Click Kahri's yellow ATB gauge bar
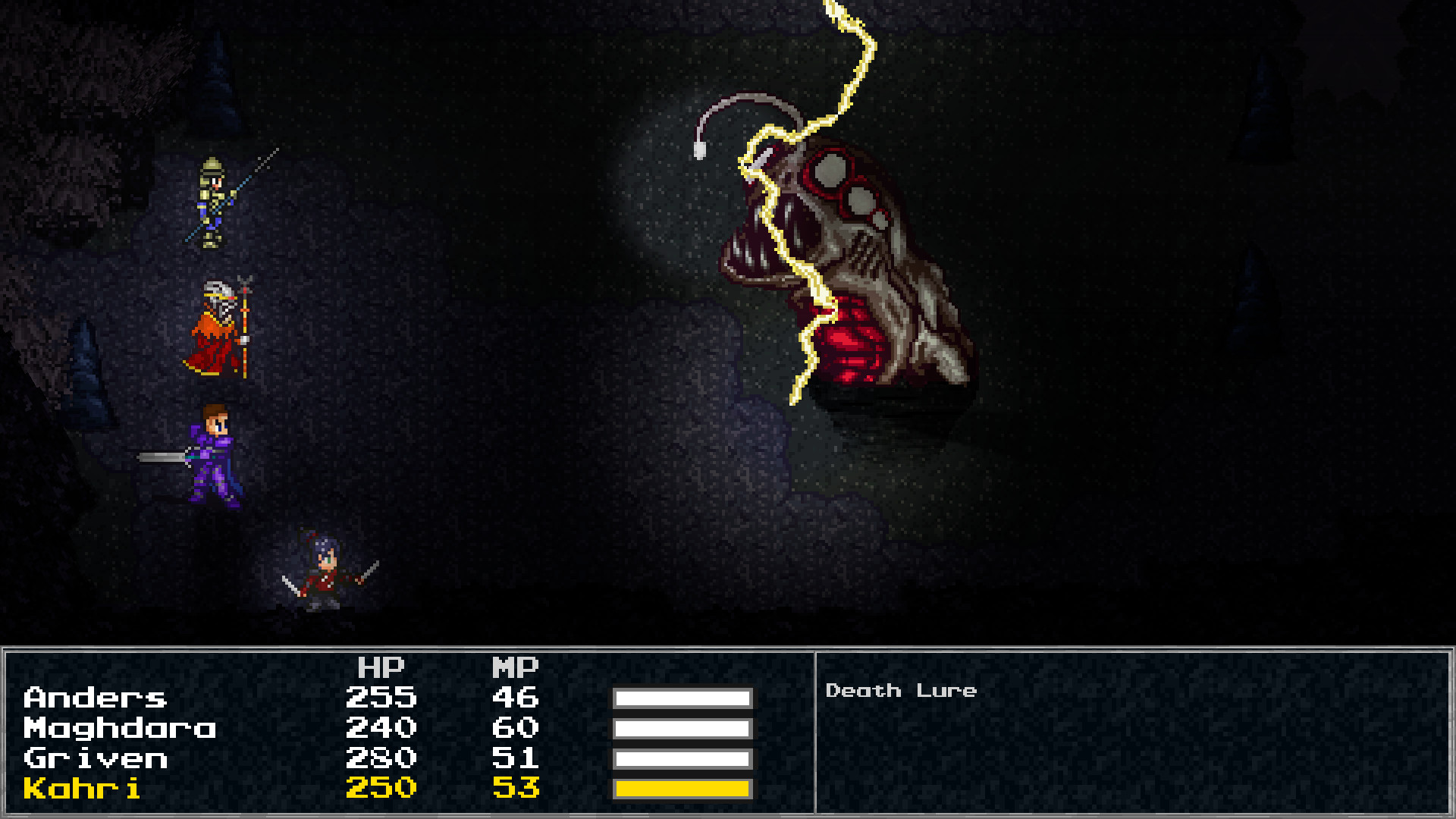This screenshot has height=819, width=1456. click(x=682, y=789)
